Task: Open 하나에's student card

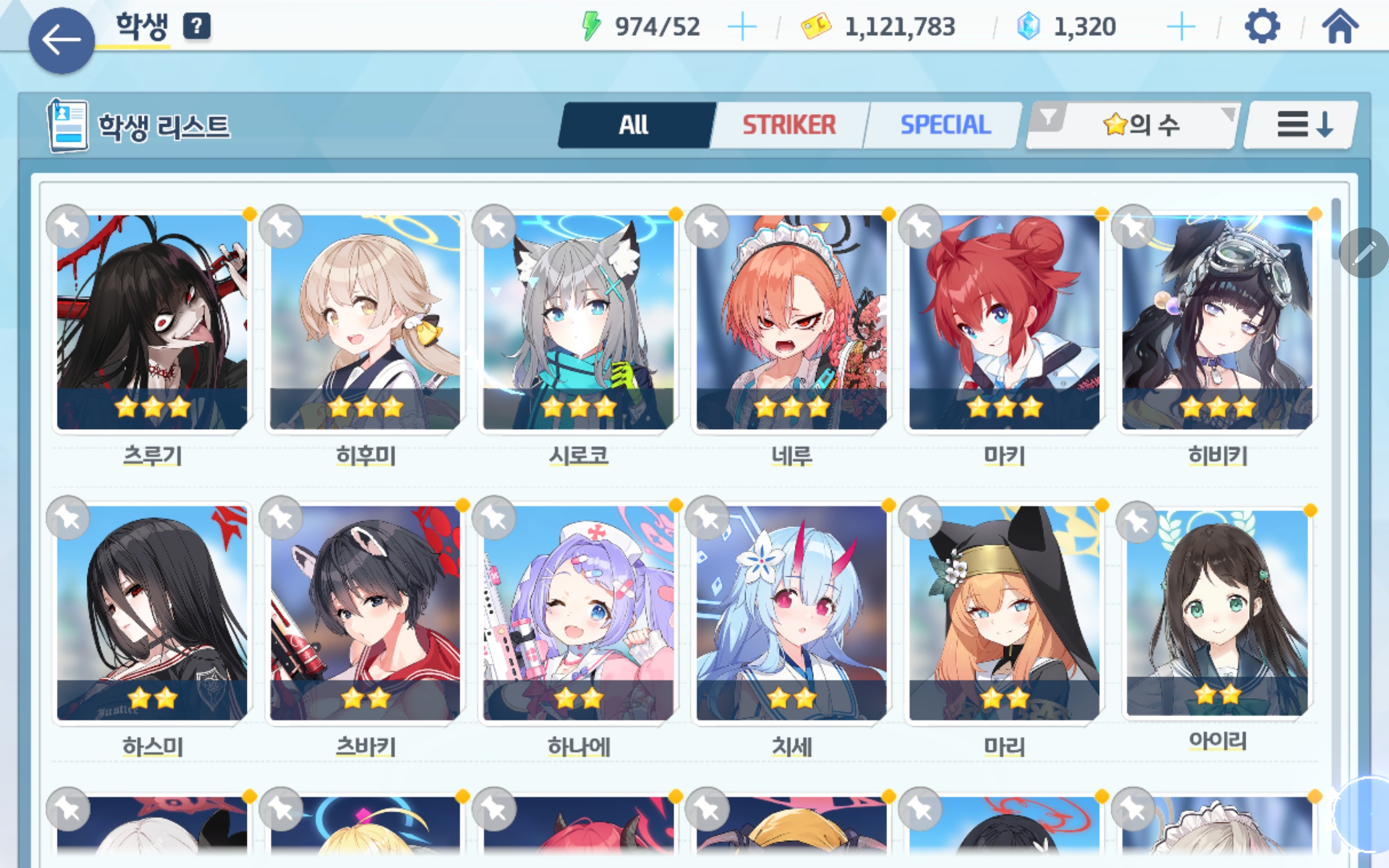Action: tap(578, 612)
